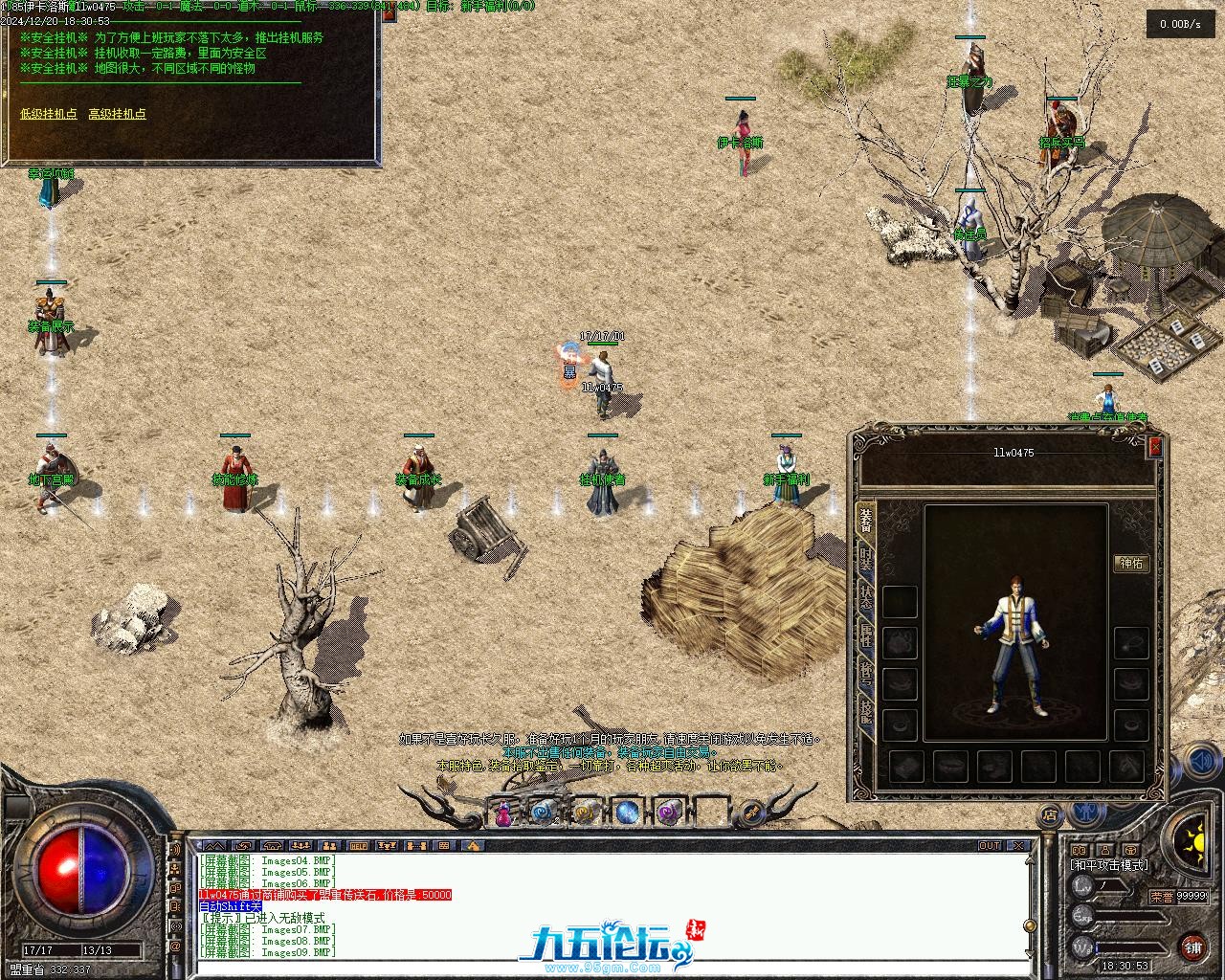Viewport: 1225px width, 980px height.
Task: Select the 高级挂机点 link
Action: (117, 114)
